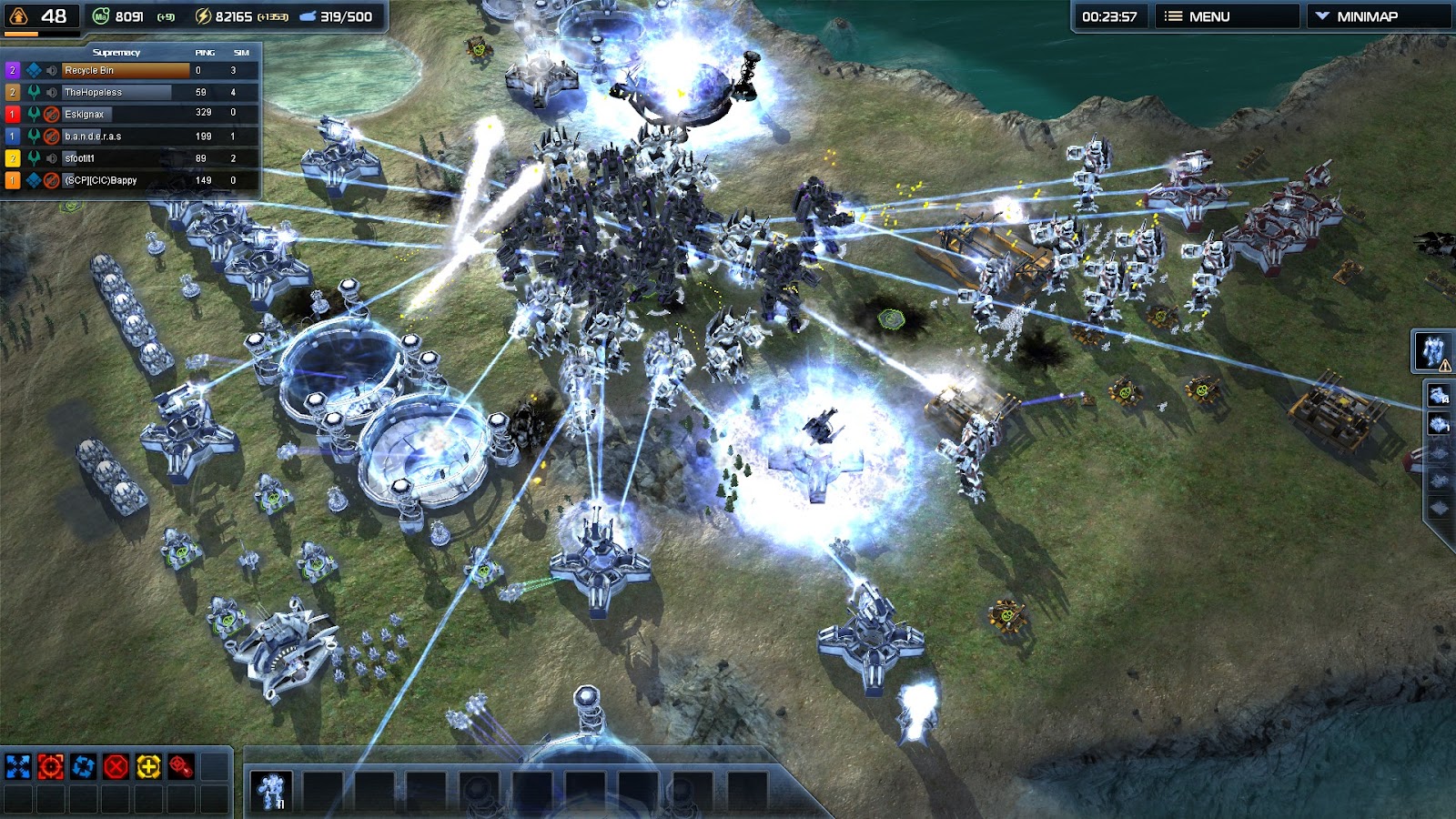Toggle the speaker icon beside sfootit1
The width and height of the screenshot is (1456, 819).
tap(52, 158)
